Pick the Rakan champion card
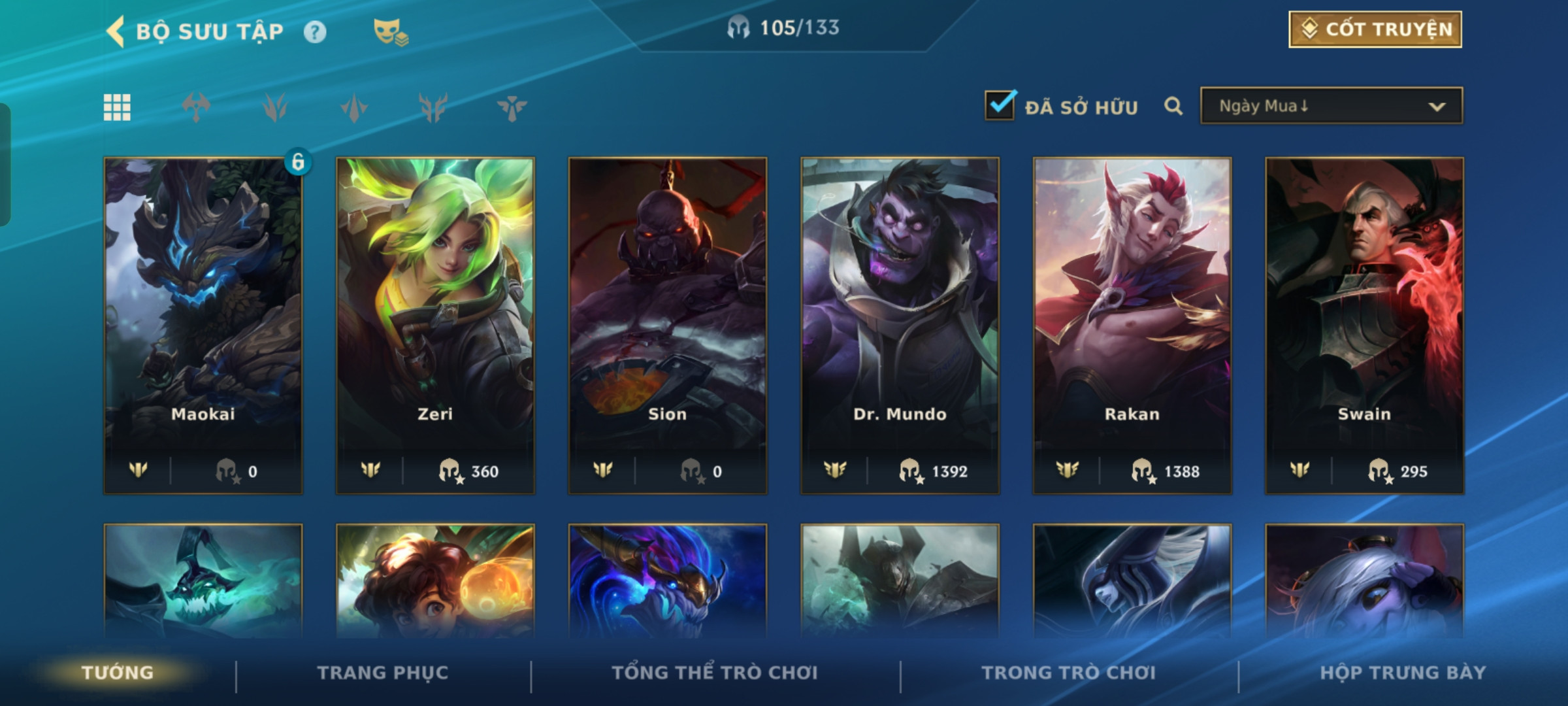Screen dimensions: 1568x706 pyautogui.click(x=1132, y=325)
